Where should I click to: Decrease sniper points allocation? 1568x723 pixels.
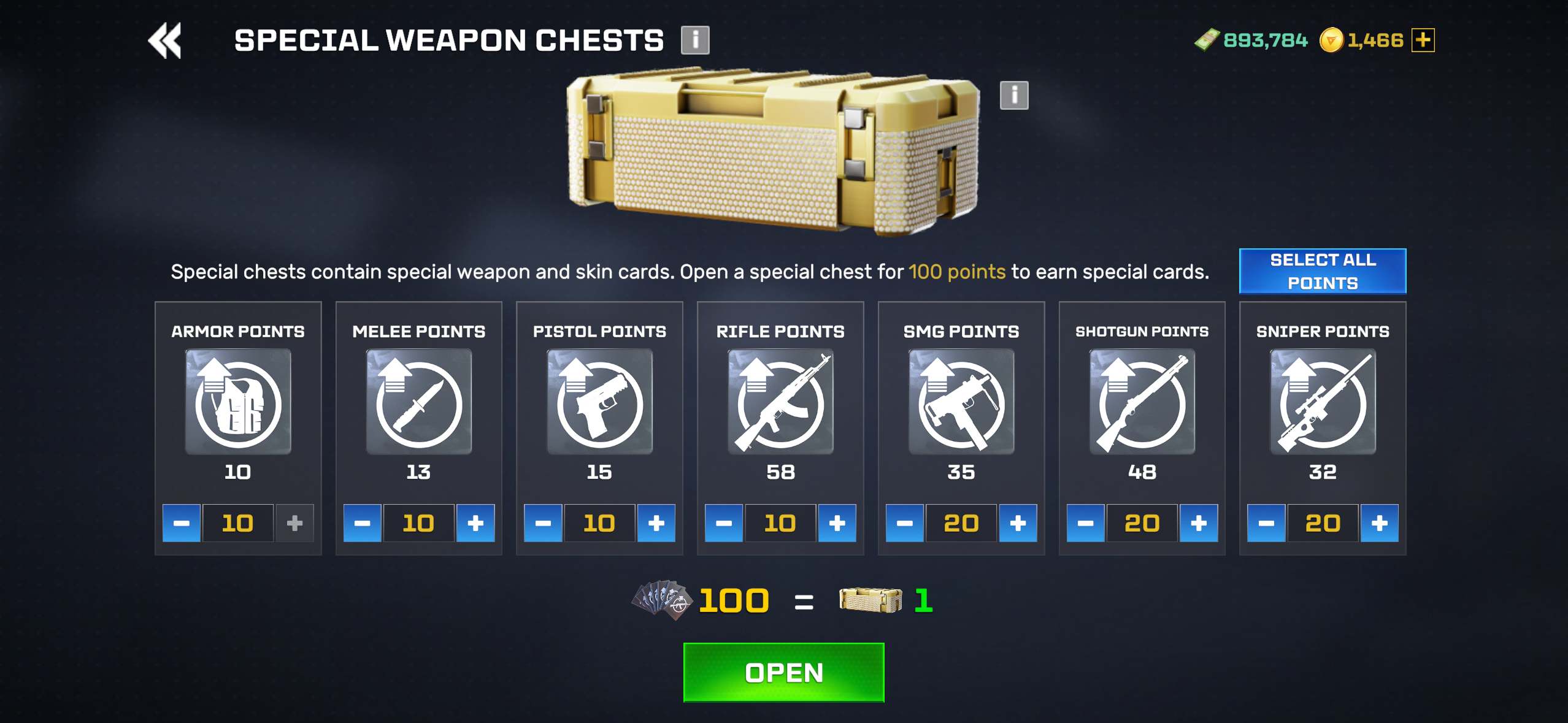[1266, 523]
